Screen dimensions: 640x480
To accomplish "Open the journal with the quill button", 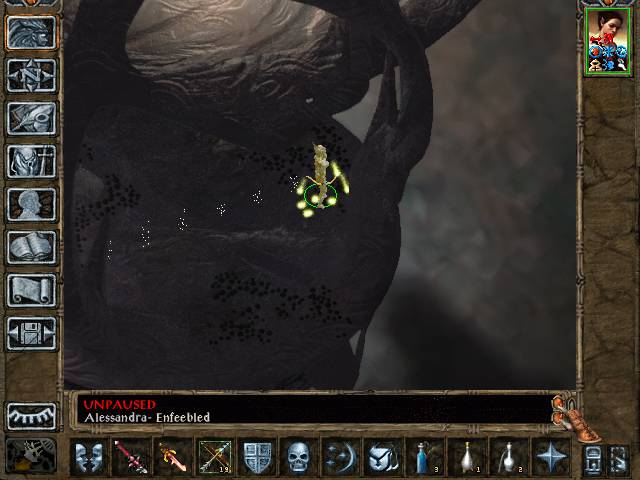I will [31, 118].
